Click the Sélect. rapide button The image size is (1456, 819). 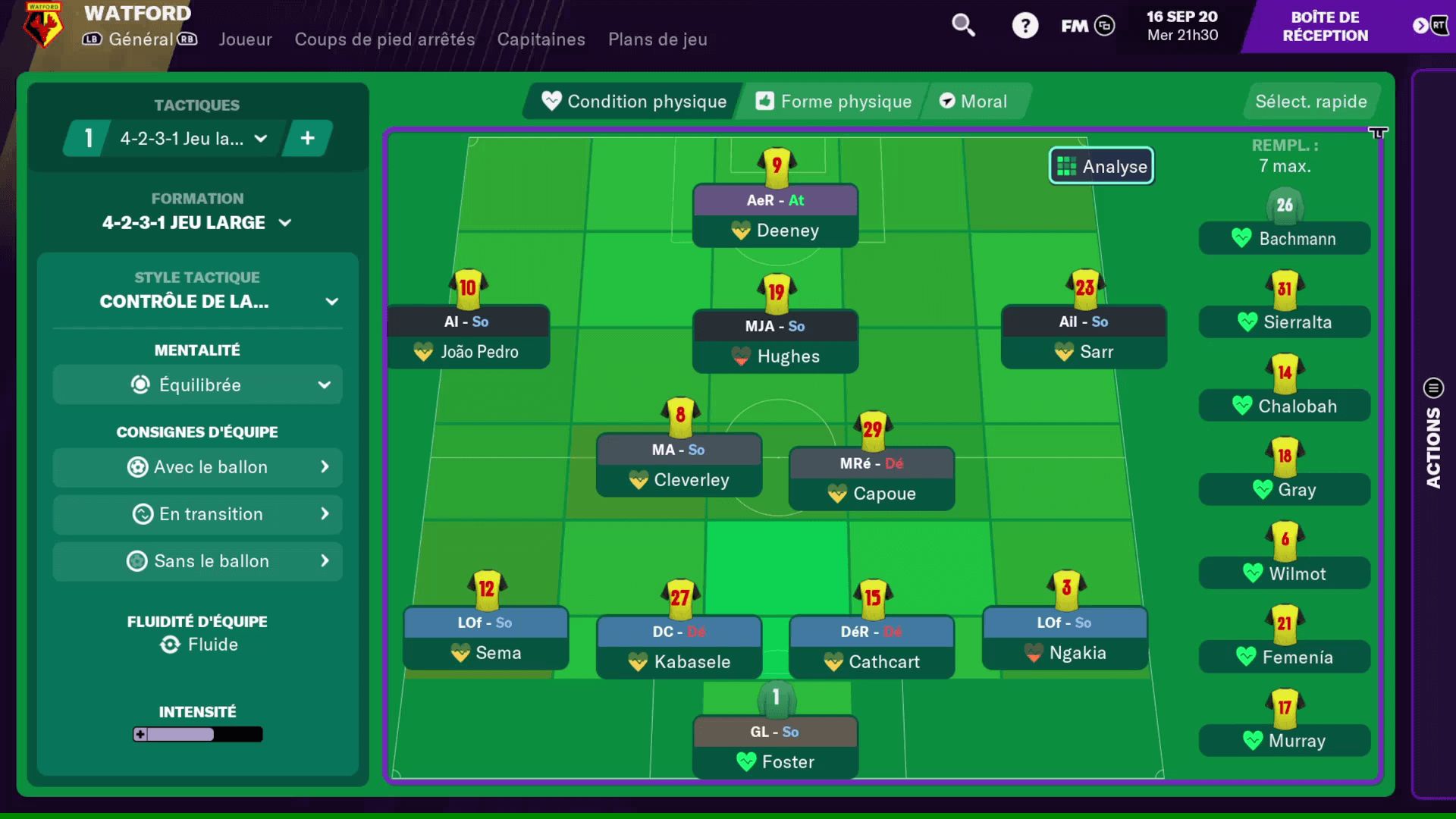click(x=1311, y=101)
